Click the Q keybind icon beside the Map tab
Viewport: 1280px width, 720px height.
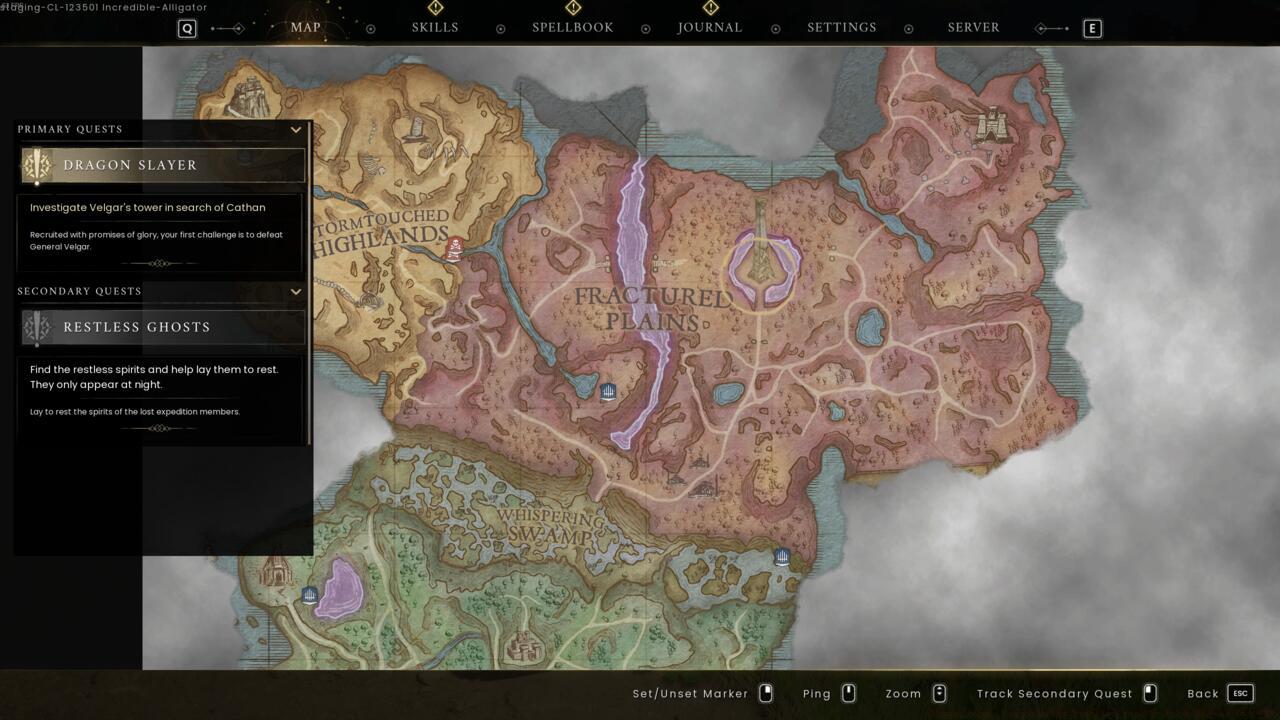pos(186,28)
